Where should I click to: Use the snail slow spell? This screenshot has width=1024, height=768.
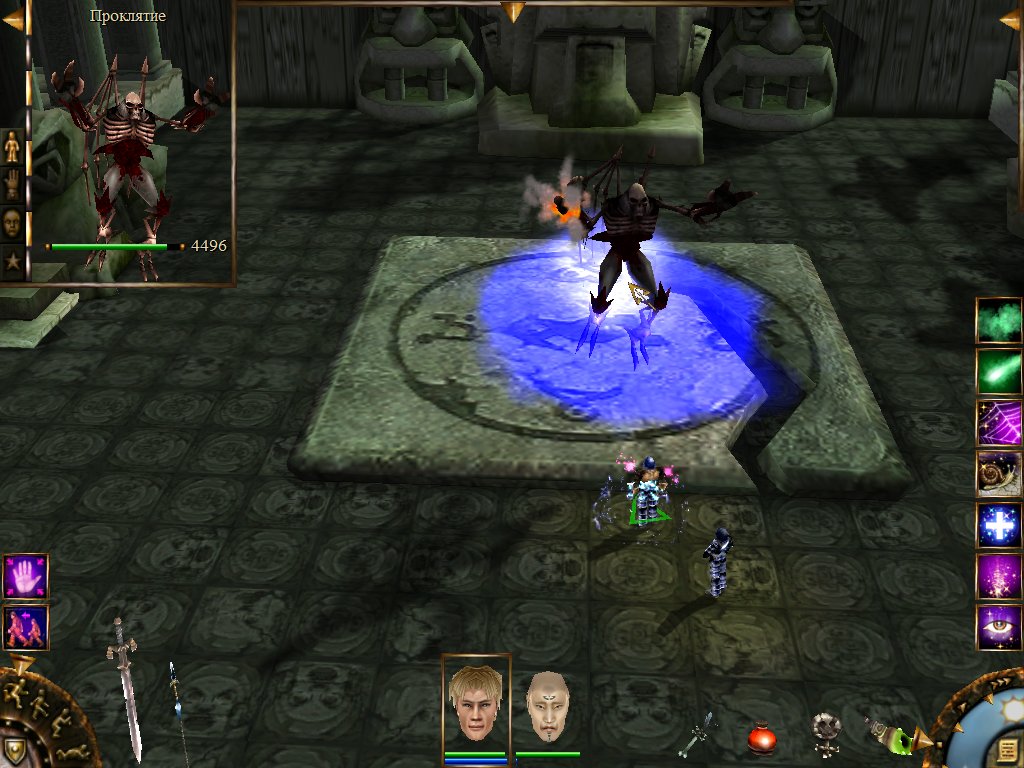click(998, 474)
